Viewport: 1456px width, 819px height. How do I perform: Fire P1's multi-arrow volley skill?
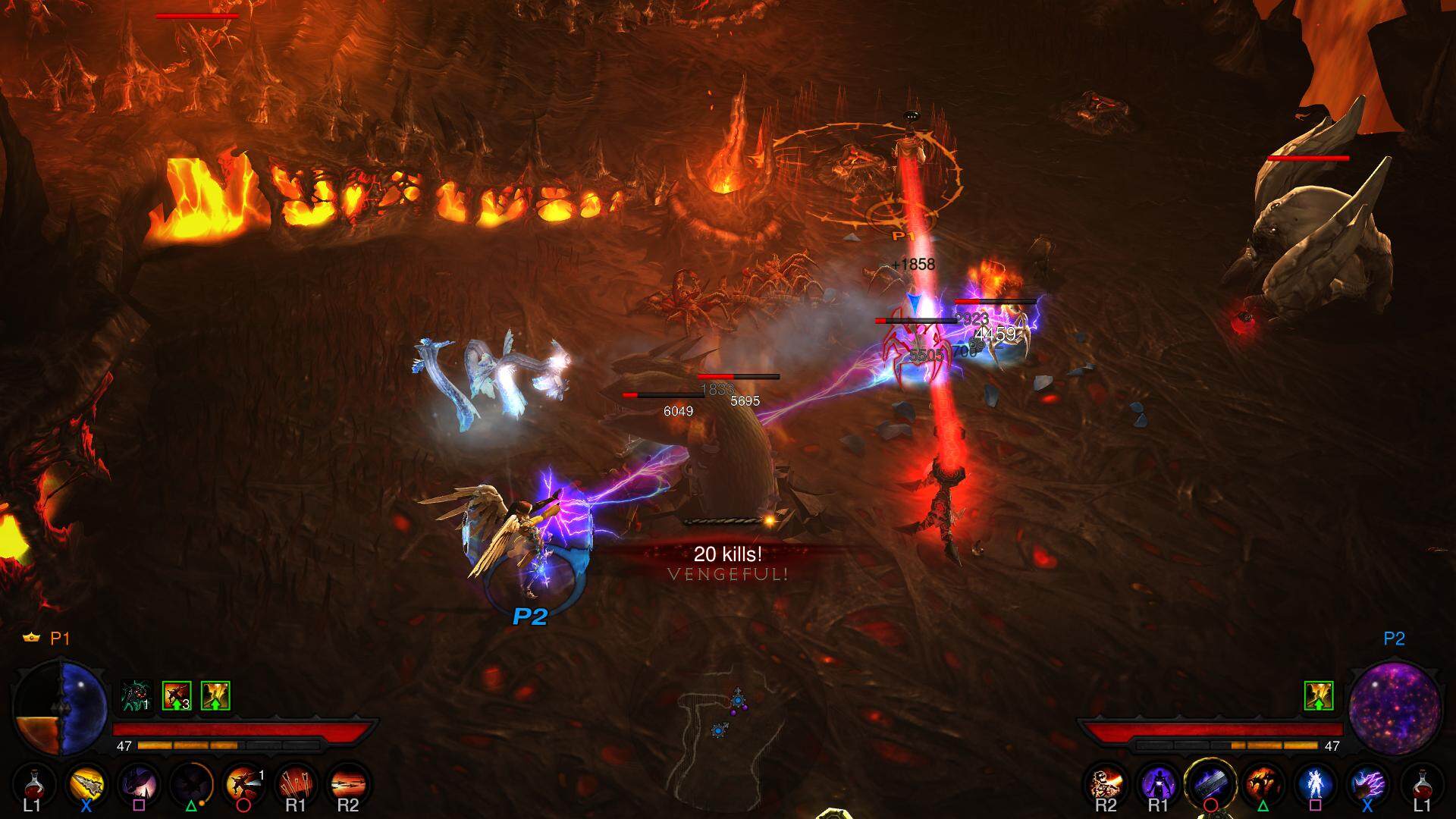pyautogui.click(x=348, y=785)
